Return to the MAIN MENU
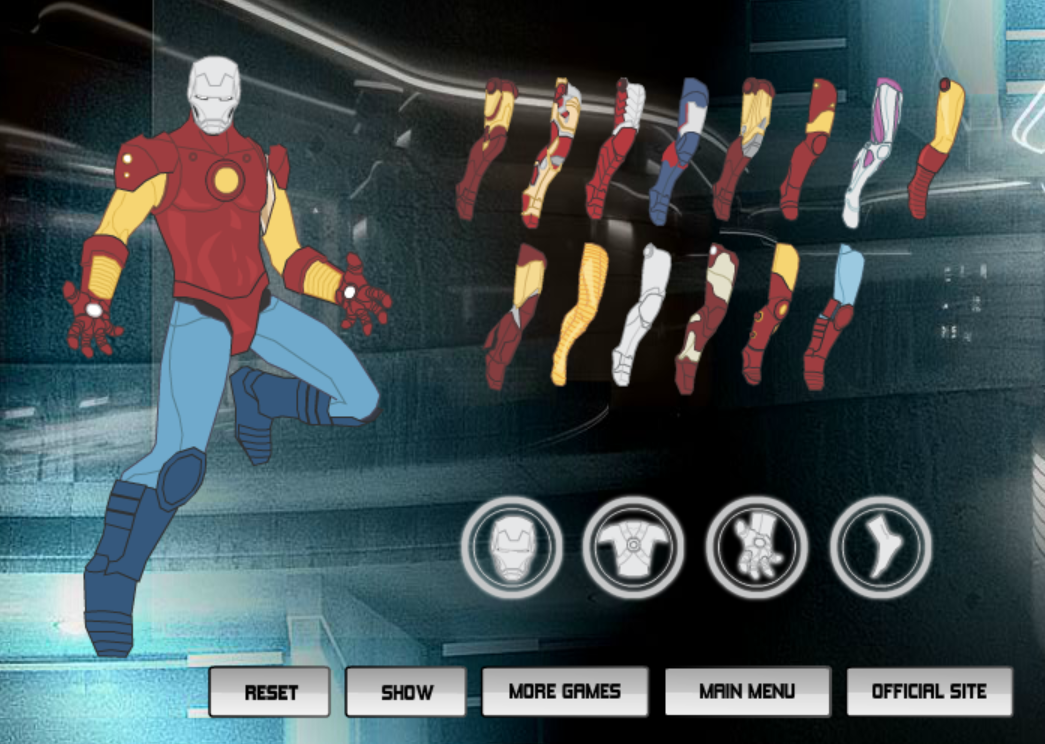This screenshot has width=1045, height=744. [x=747, y=691]
